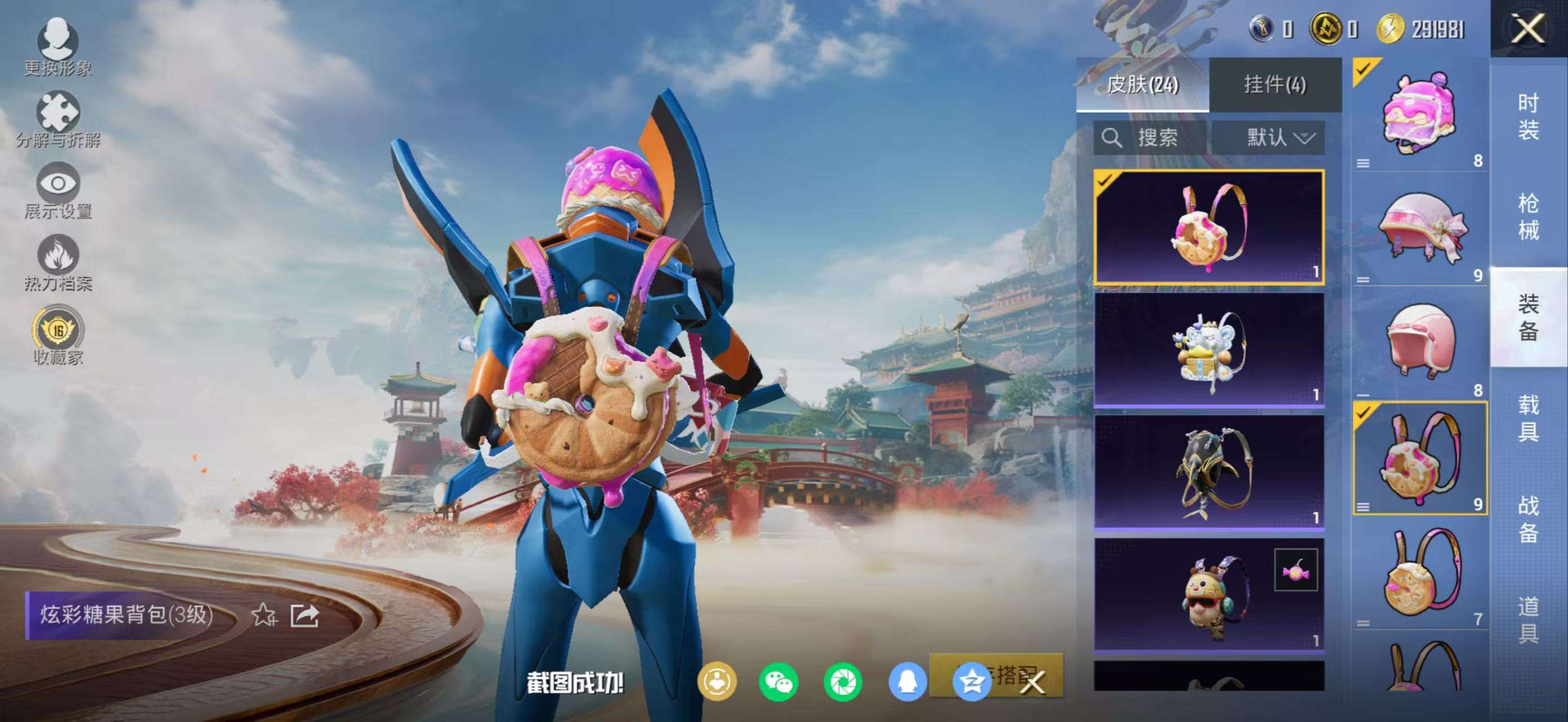Share screenshot via green WeChat icon
Screen dimensions: 1568x722
coord(778,682)
